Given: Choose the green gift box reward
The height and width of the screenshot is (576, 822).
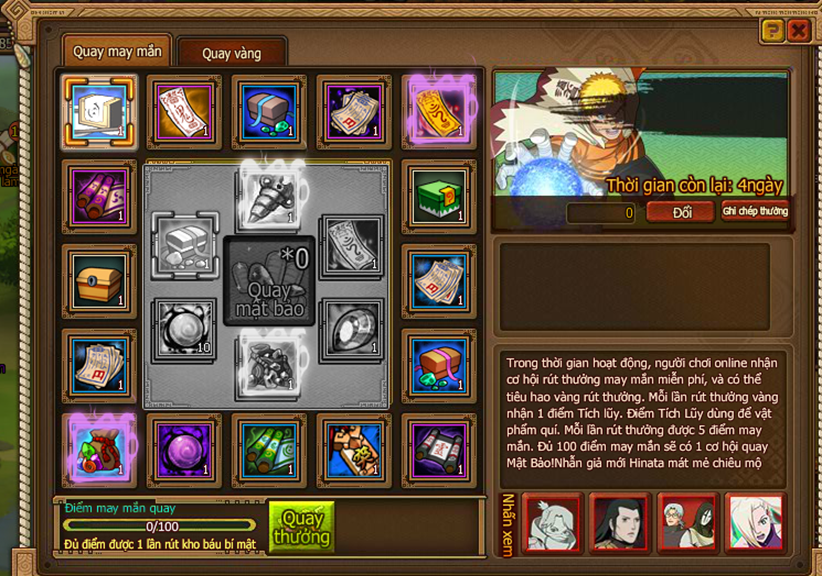Looking at the screenshot, I should [x=438, y=195].
